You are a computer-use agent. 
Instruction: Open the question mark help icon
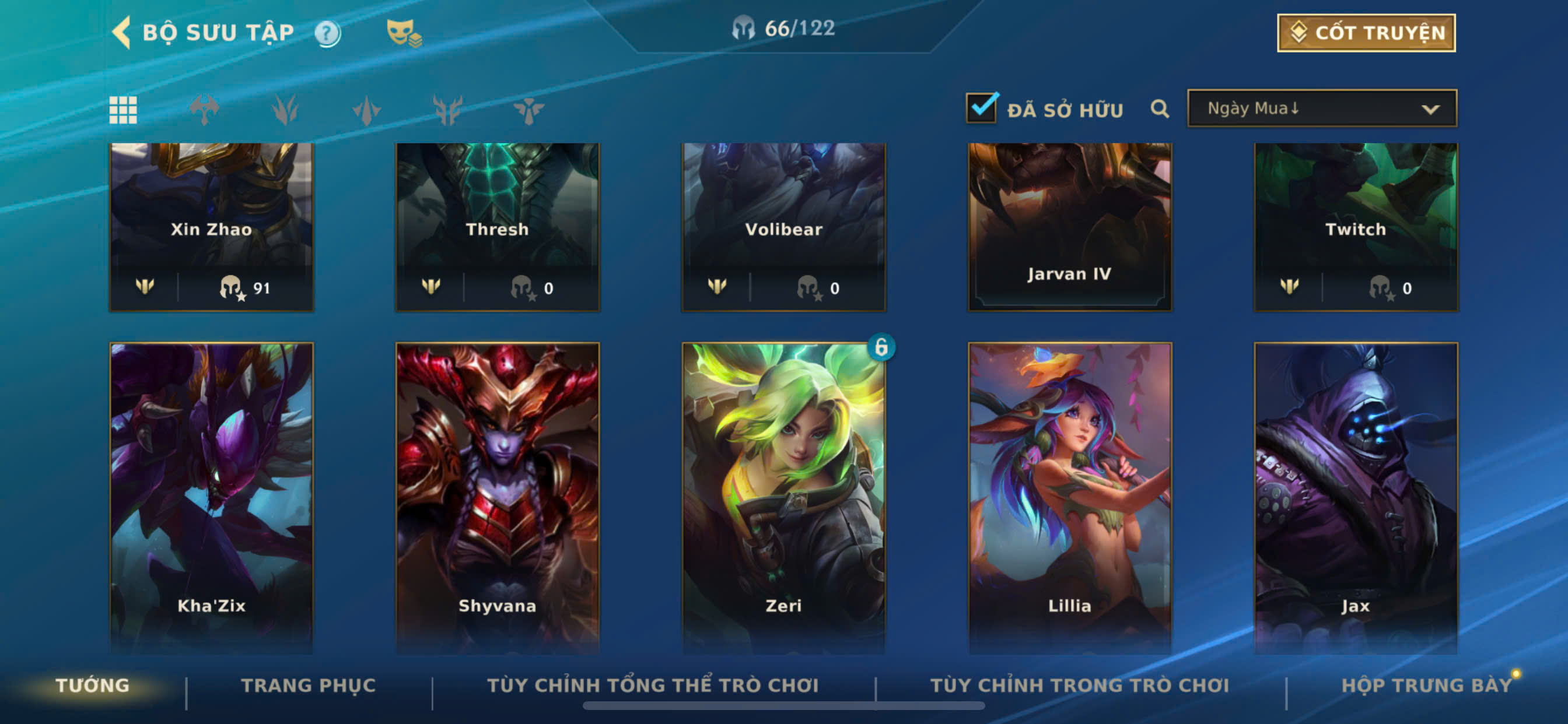[x=327, y=33]
